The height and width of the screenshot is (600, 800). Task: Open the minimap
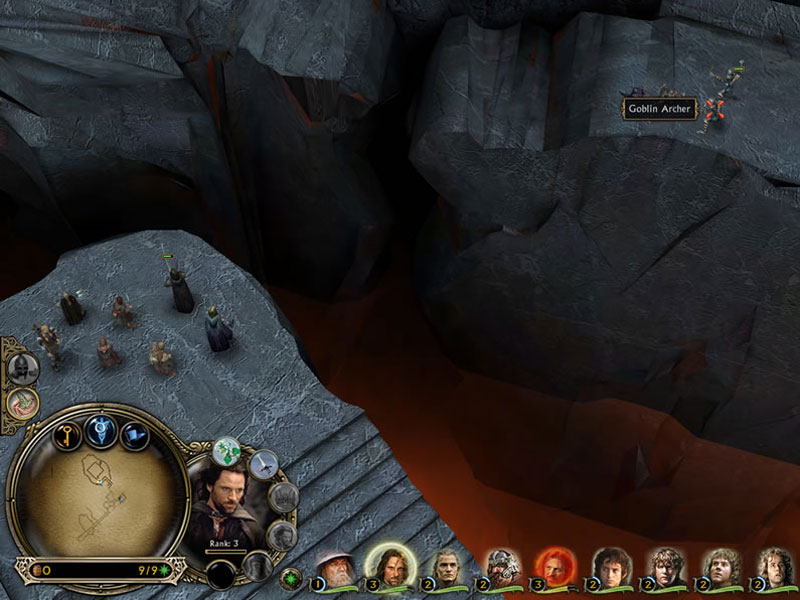(x=98, y=493)
